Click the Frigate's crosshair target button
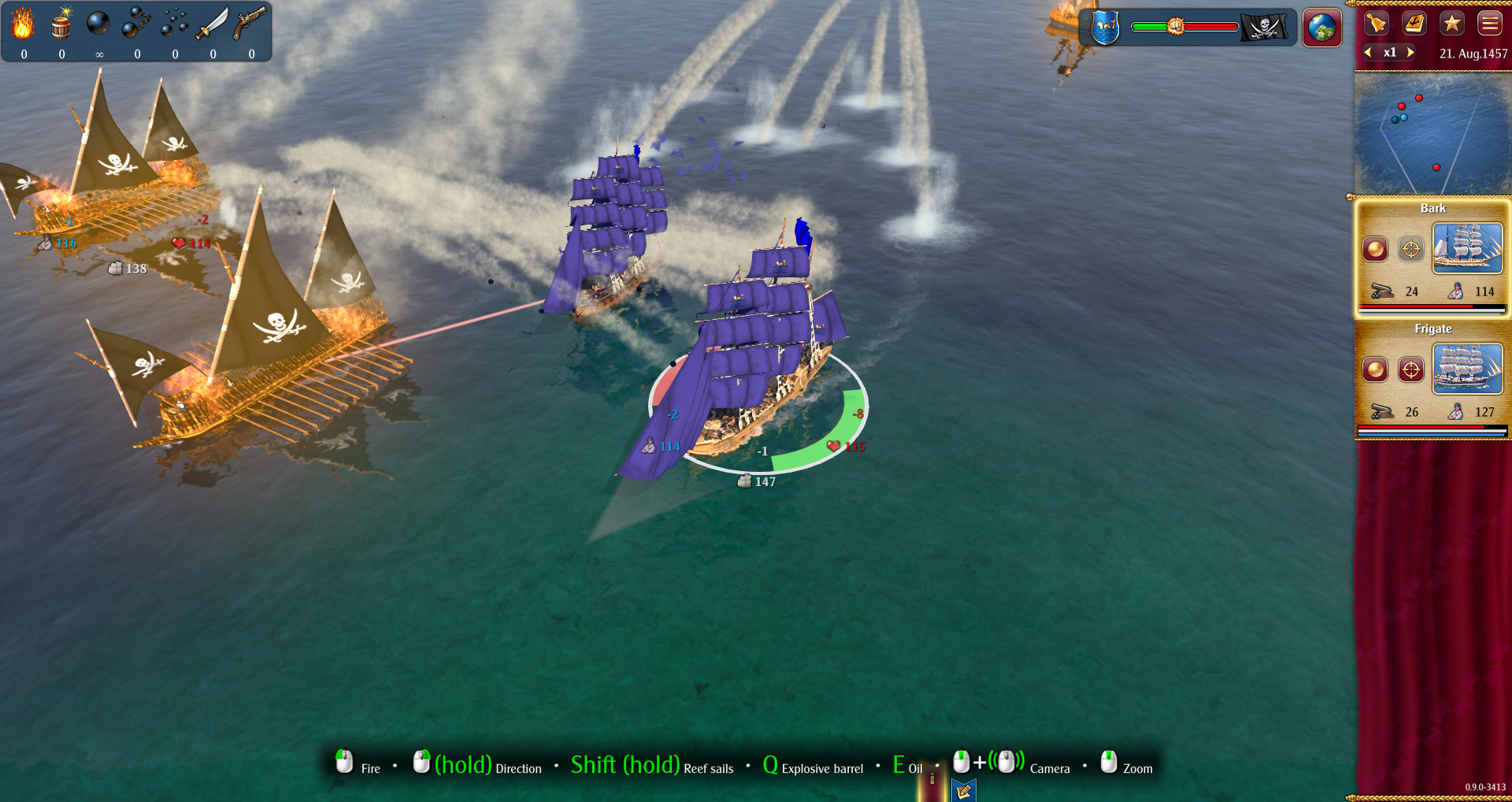Viewport: 1512px width, 802px height. [x=1410, y=369]
